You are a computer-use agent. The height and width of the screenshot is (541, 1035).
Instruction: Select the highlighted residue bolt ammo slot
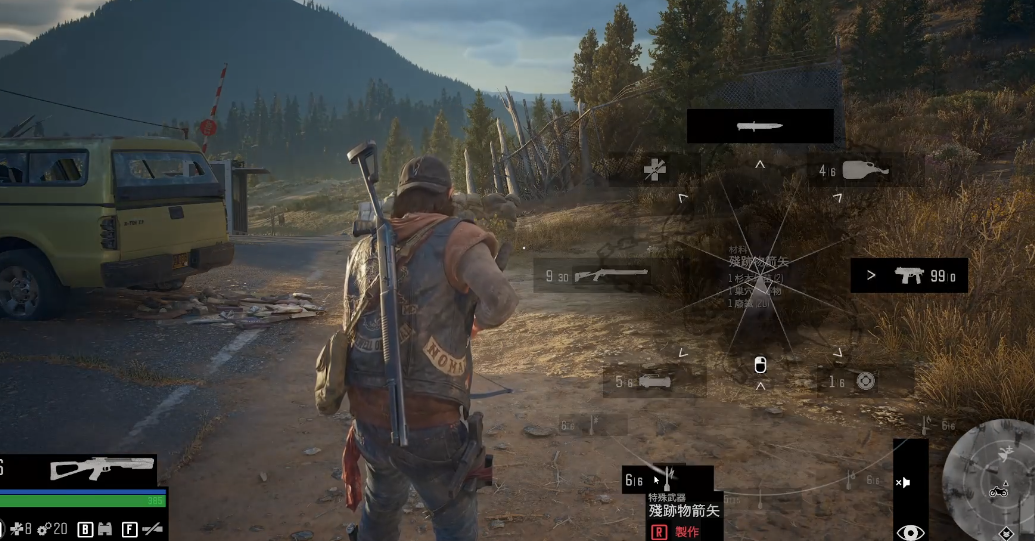[x=667, y=479]
